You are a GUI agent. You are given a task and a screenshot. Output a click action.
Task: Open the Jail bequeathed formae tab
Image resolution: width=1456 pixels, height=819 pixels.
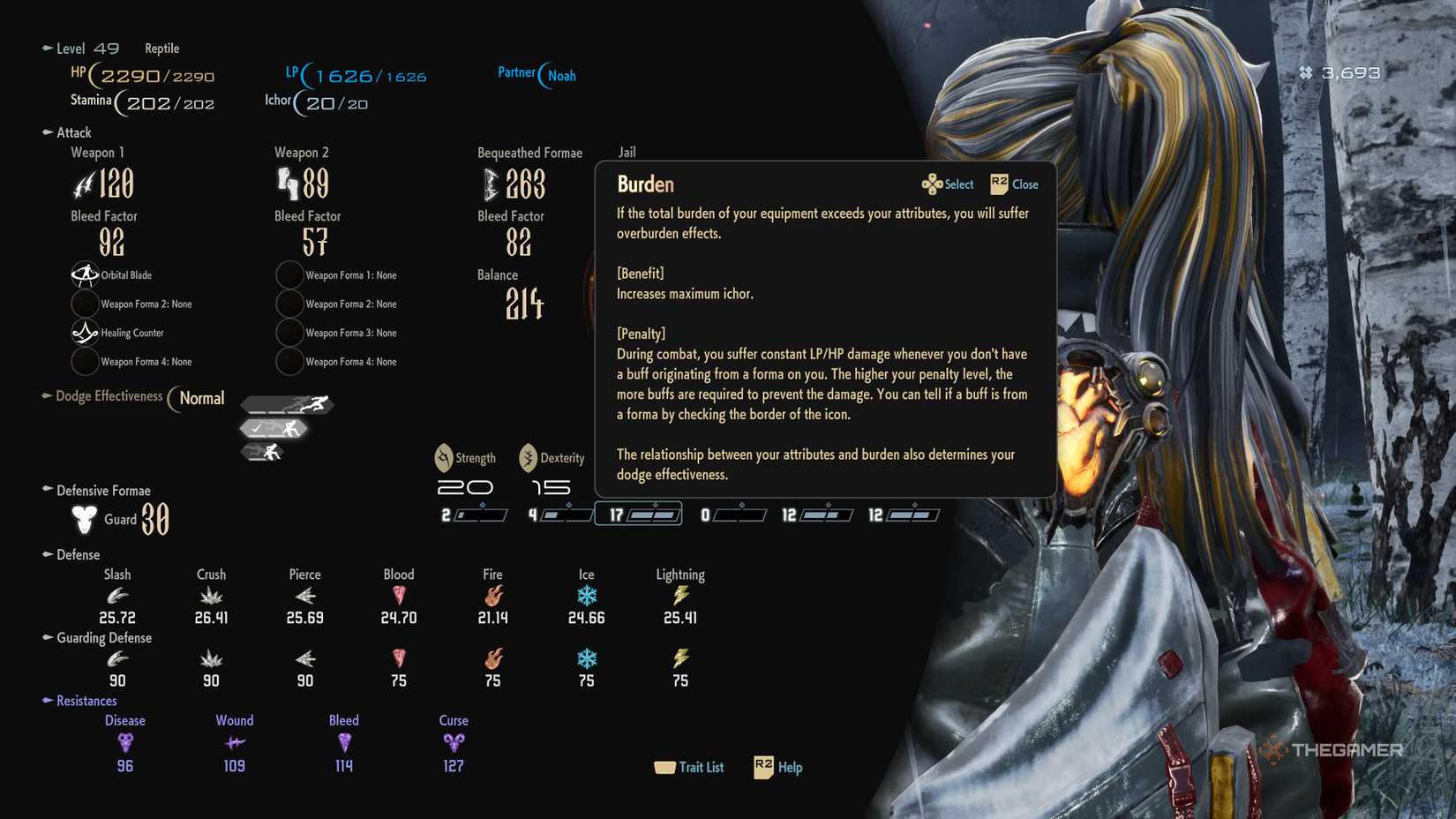coord(627,152)
